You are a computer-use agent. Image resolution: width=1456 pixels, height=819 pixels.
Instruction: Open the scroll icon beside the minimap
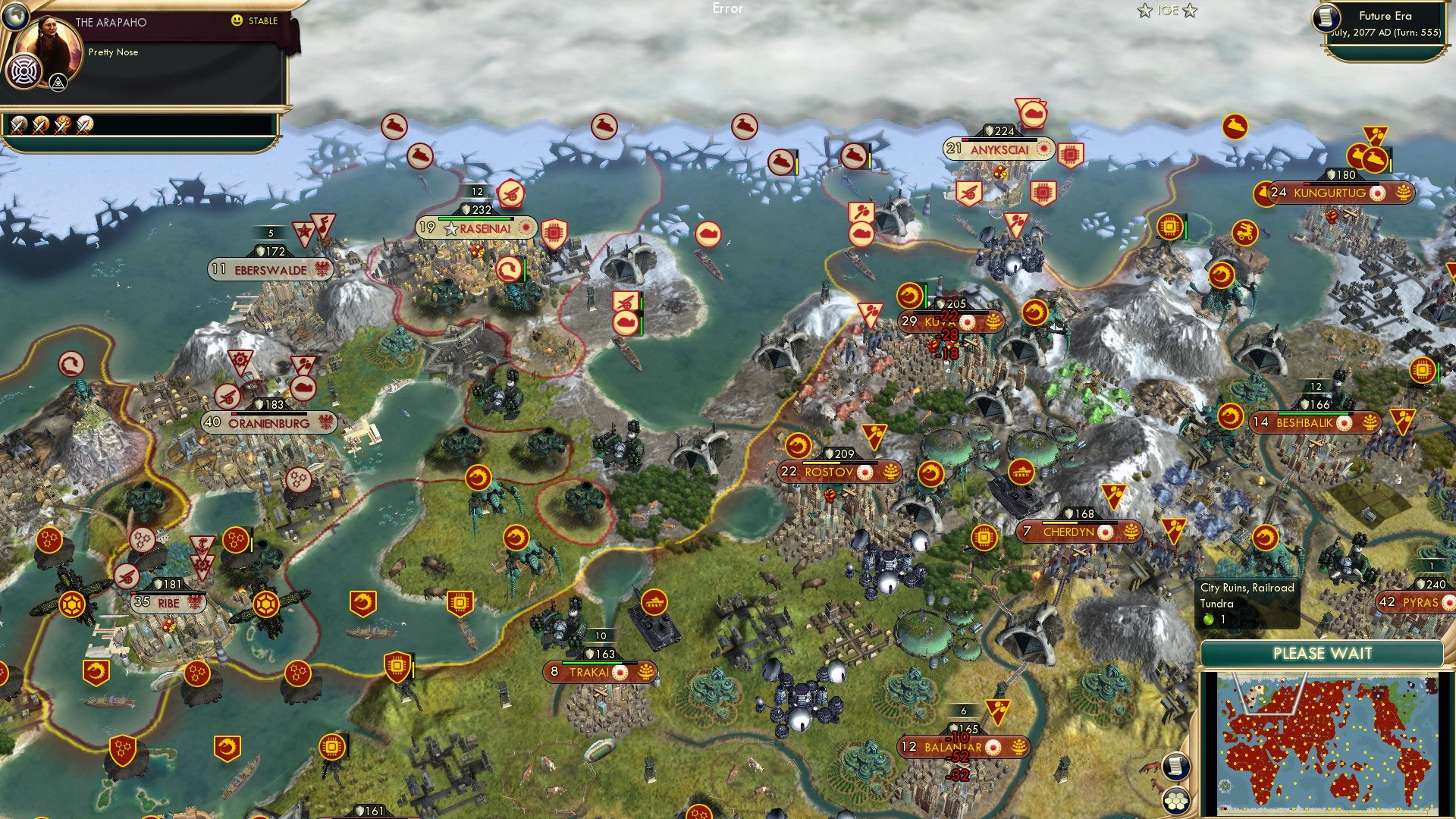[1175, 766]
